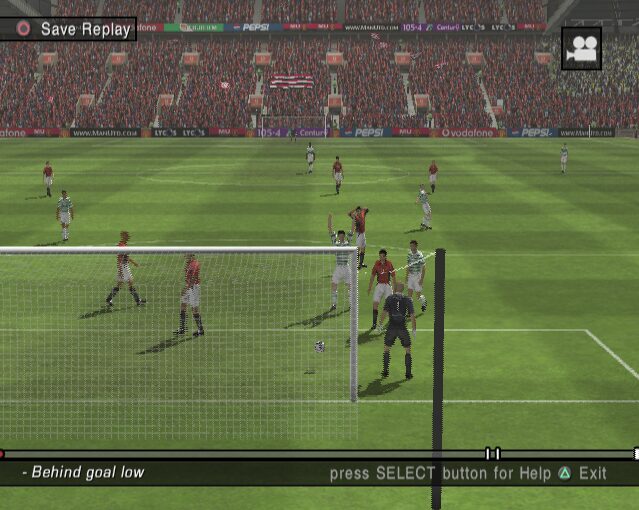
Task: Select the white marker on the replay timeline
Action: pos(492,454)
